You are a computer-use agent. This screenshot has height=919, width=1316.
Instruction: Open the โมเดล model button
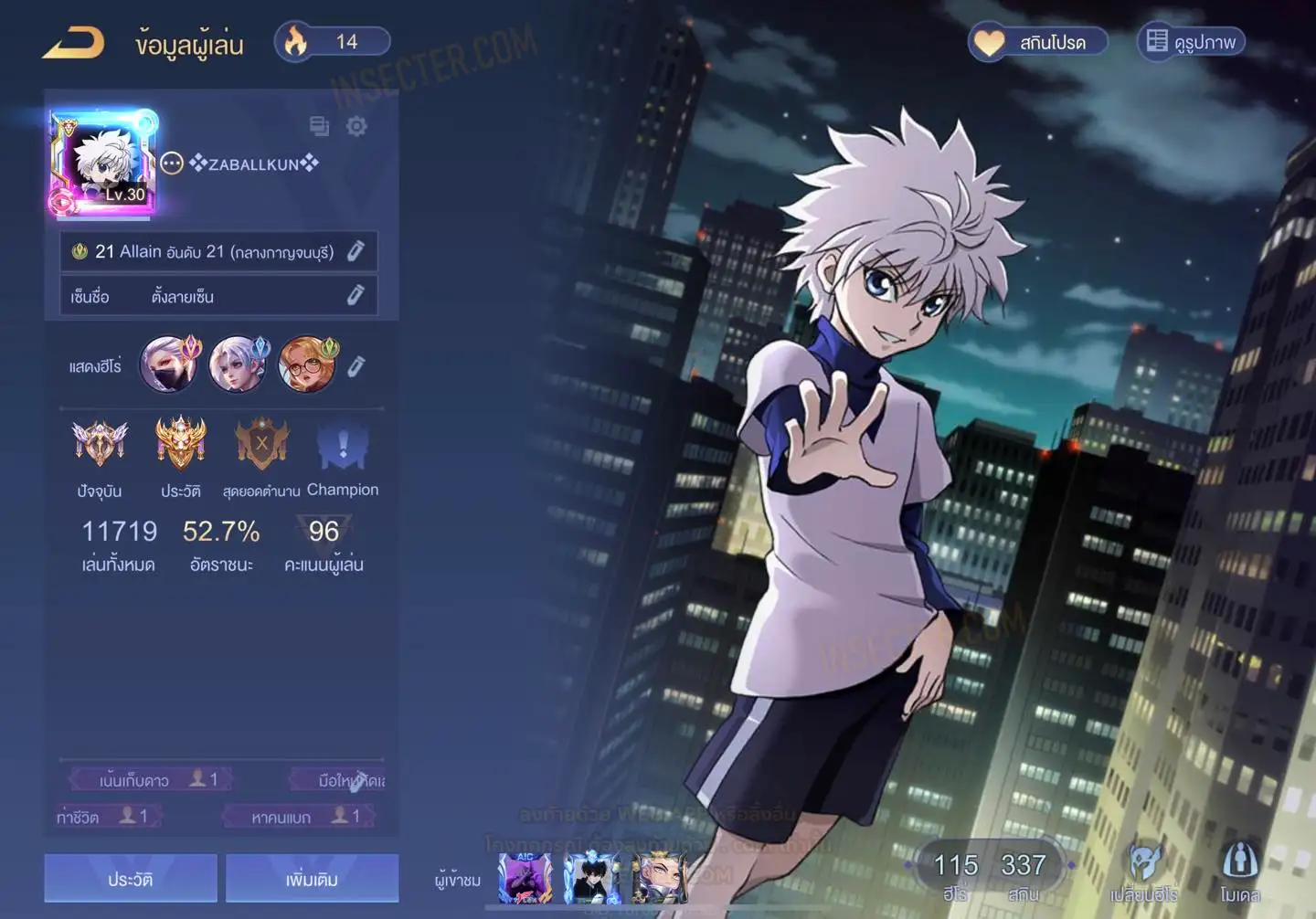click(1239, 872)
